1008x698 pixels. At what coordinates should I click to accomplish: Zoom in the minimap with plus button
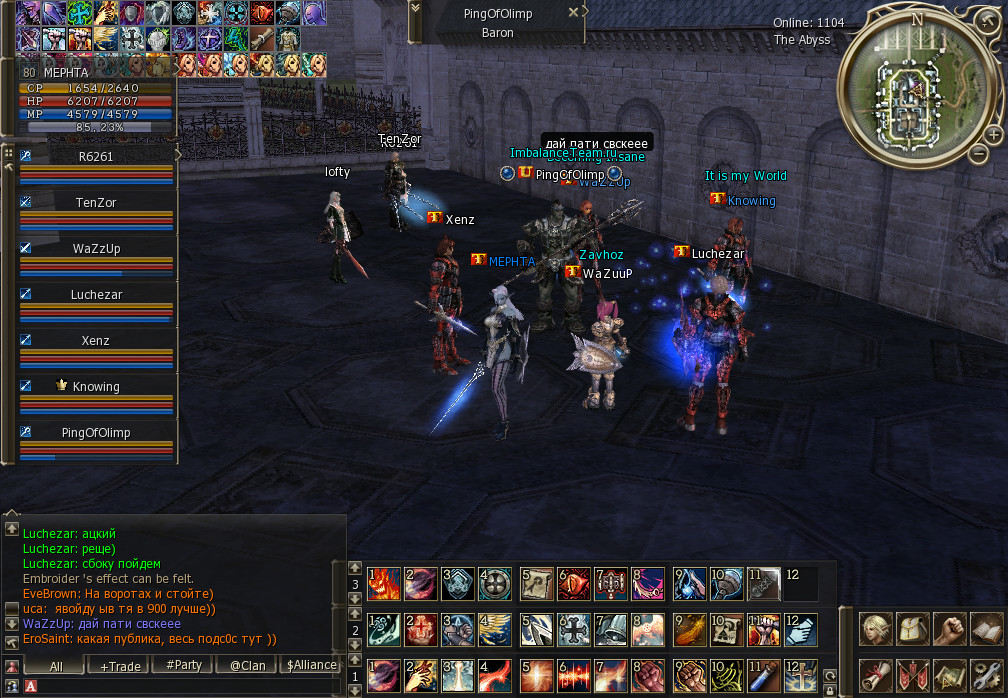(992, 133)
